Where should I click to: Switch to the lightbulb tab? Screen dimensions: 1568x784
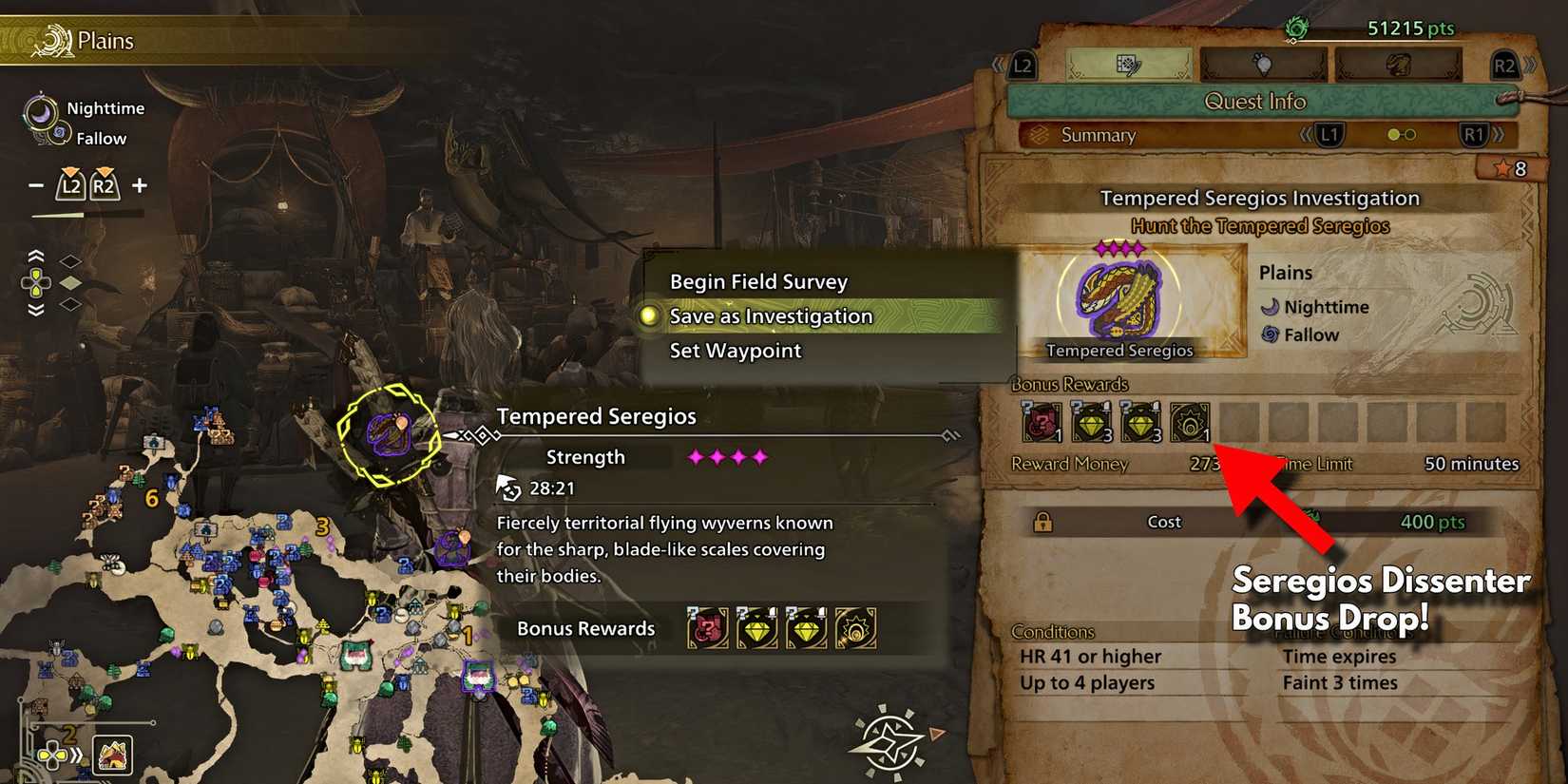click(1262, 65)
